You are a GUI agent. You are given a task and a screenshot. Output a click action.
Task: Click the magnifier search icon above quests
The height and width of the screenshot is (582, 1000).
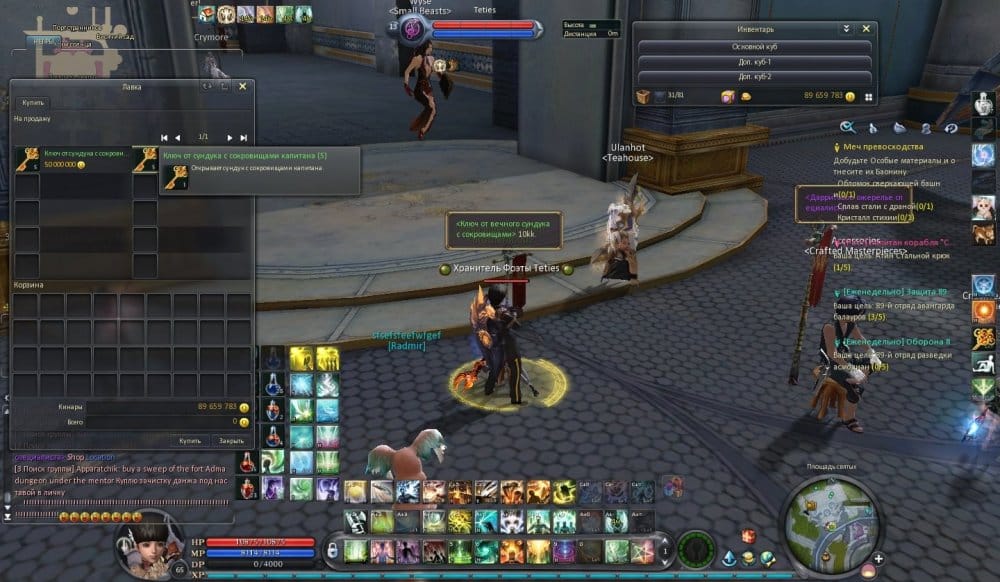(x=847, y=127)
